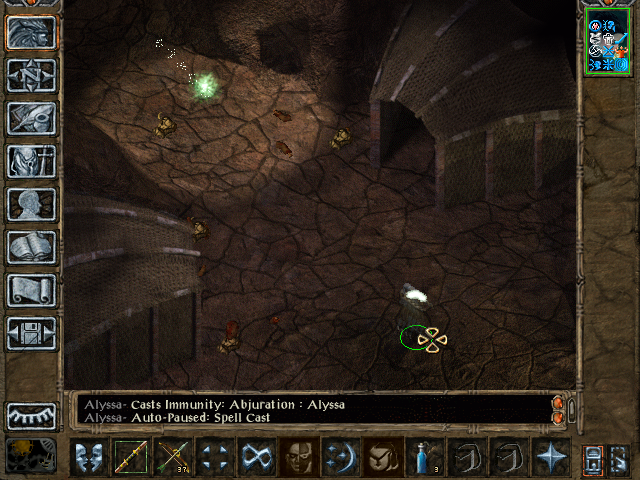Equip the bow with arrows slot
Image resolution: width=640 pixels, height=480 pixels.
(x=172, y=457)
